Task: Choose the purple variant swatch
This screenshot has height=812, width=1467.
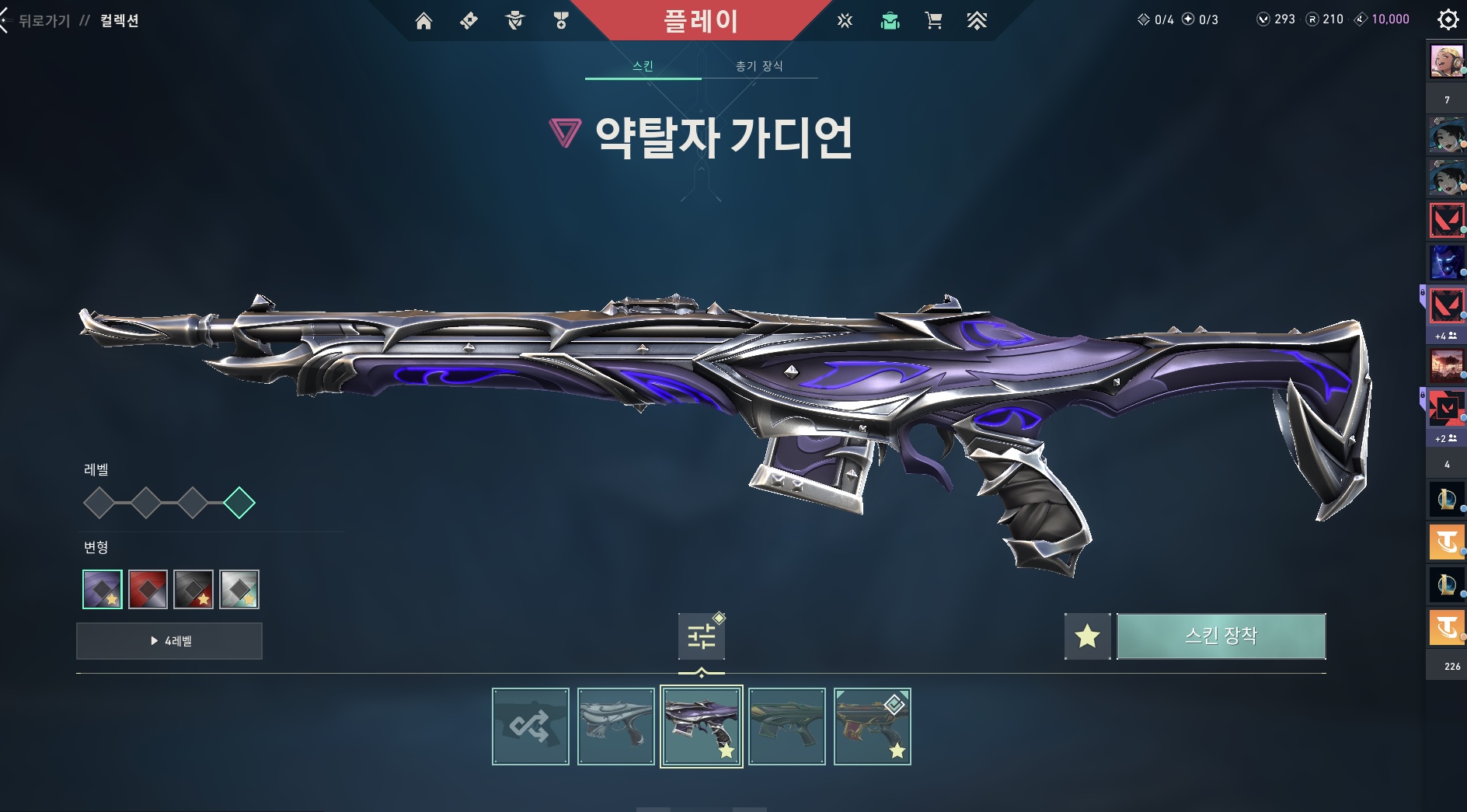Action: point(103,589)
